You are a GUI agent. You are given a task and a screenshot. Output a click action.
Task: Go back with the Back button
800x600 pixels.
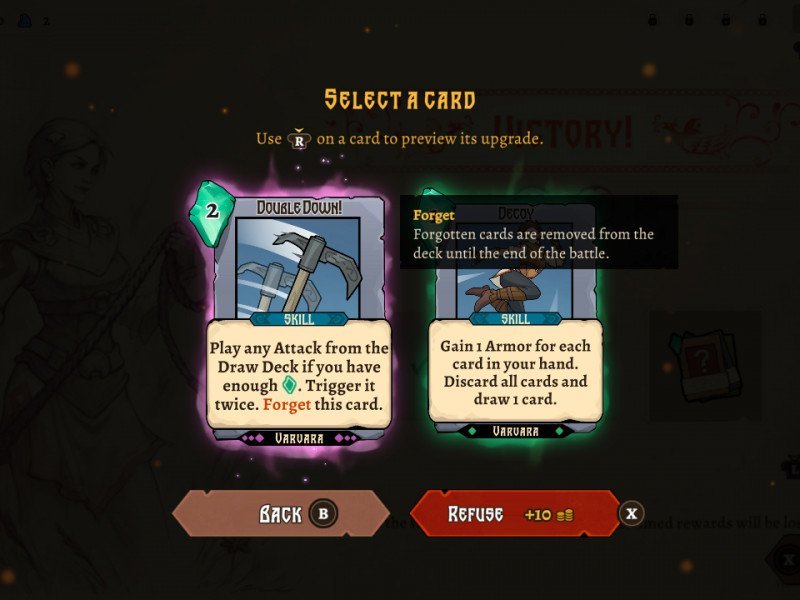pos(280,514)
